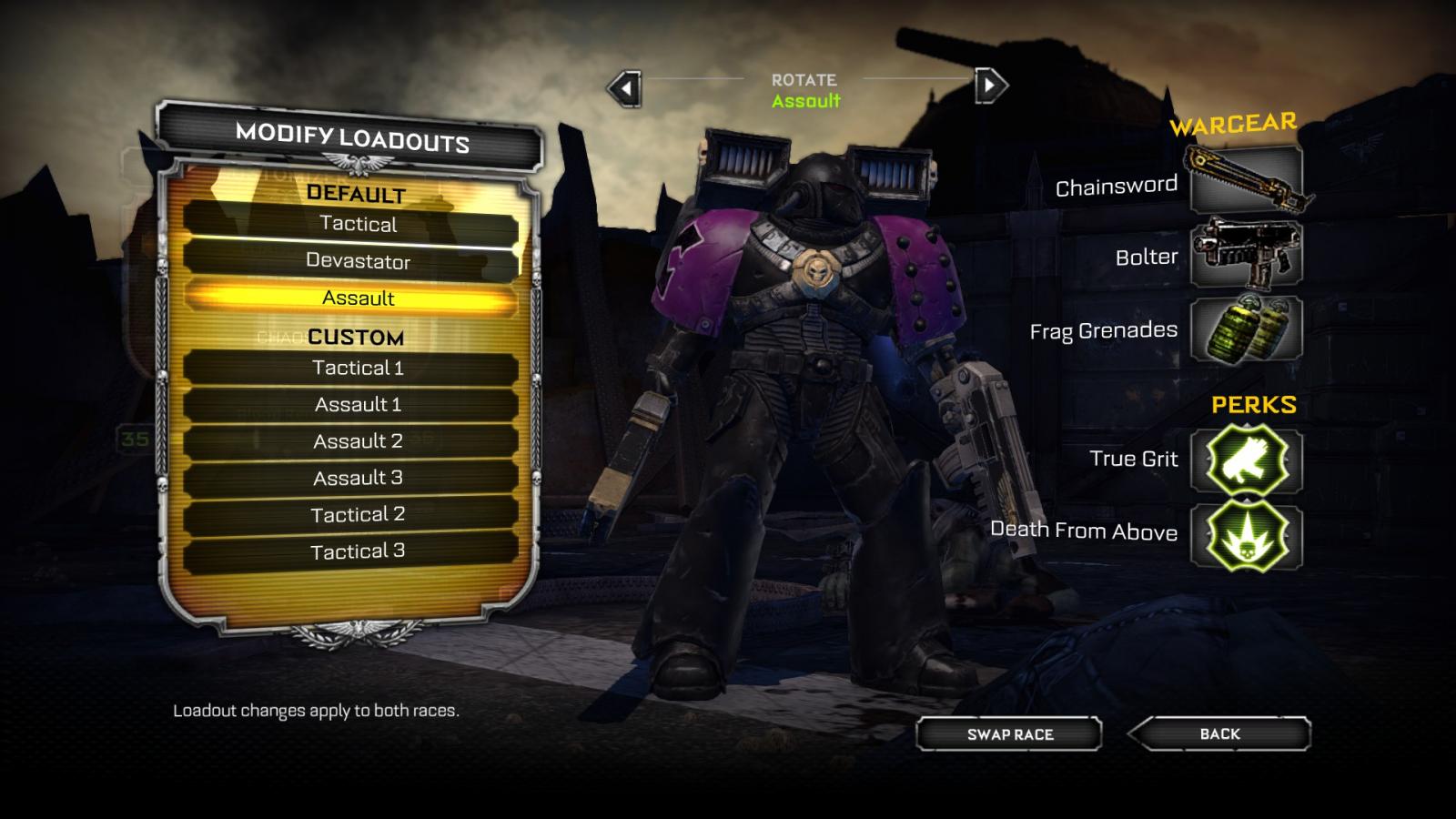Choose the Assault 3 custom loadout

point(358,478)
